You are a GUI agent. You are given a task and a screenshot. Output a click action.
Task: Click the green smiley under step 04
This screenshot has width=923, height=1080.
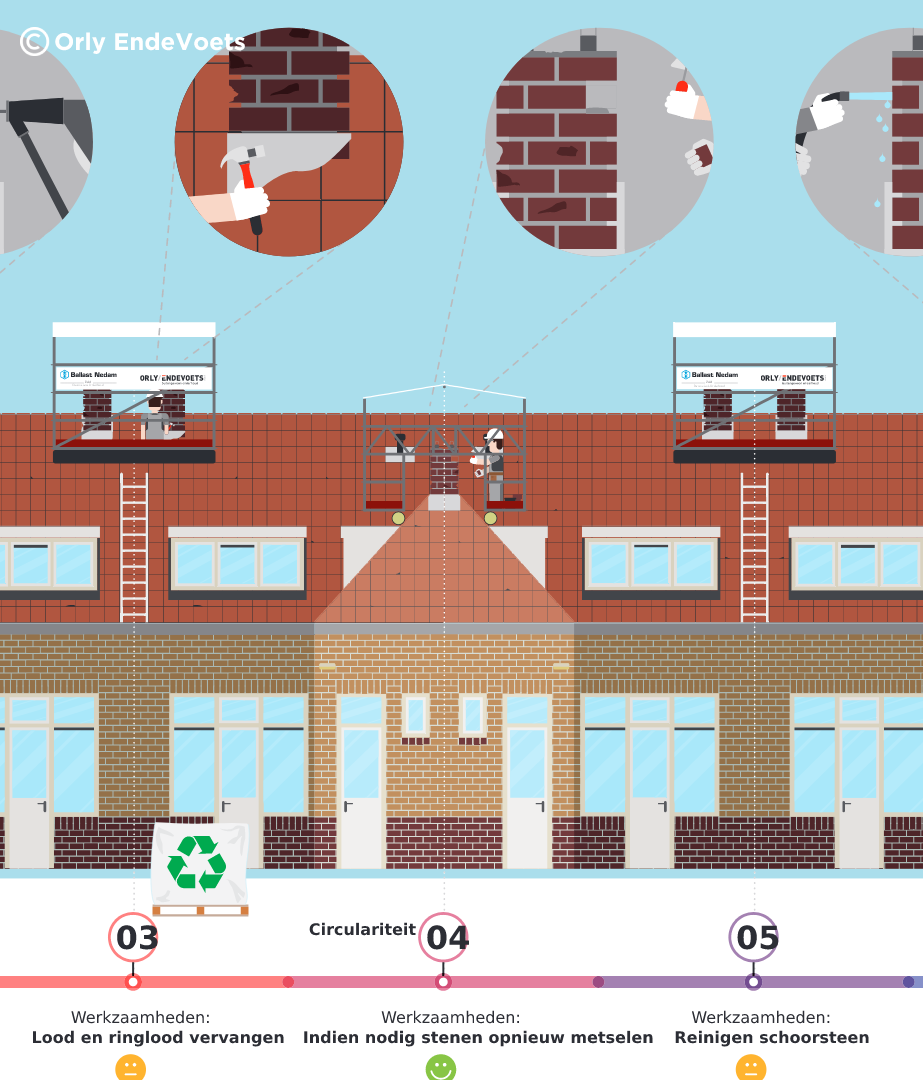[x=441, y=1068]
